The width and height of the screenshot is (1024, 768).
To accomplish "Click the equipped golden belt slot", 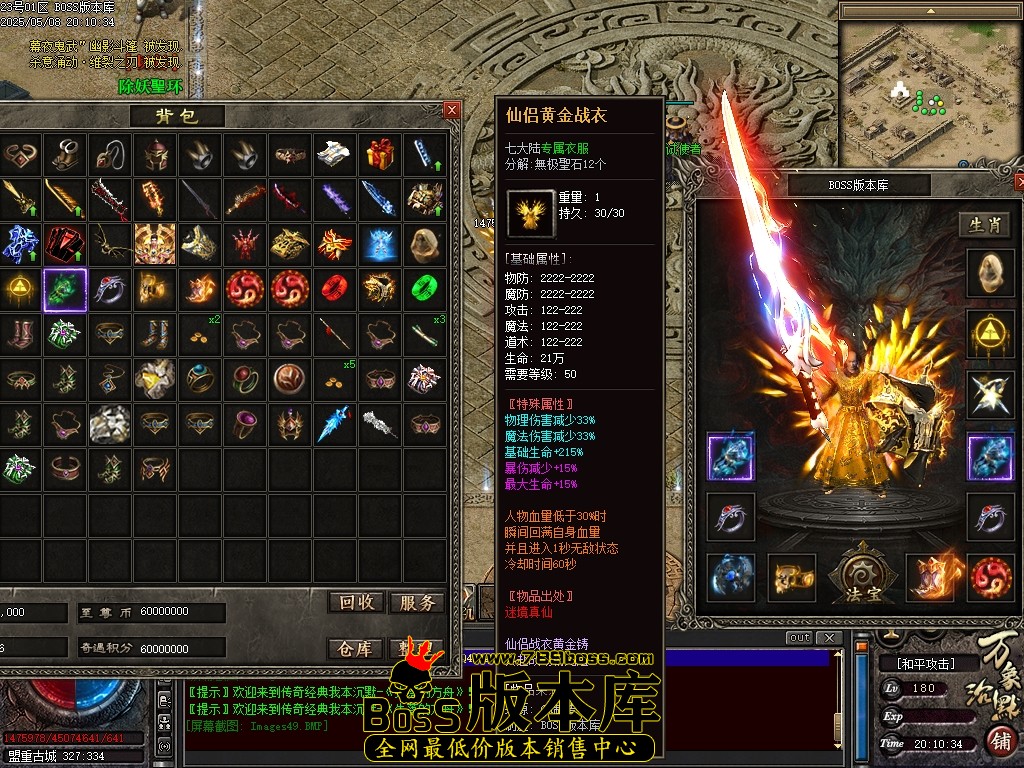I will [791, 577].
